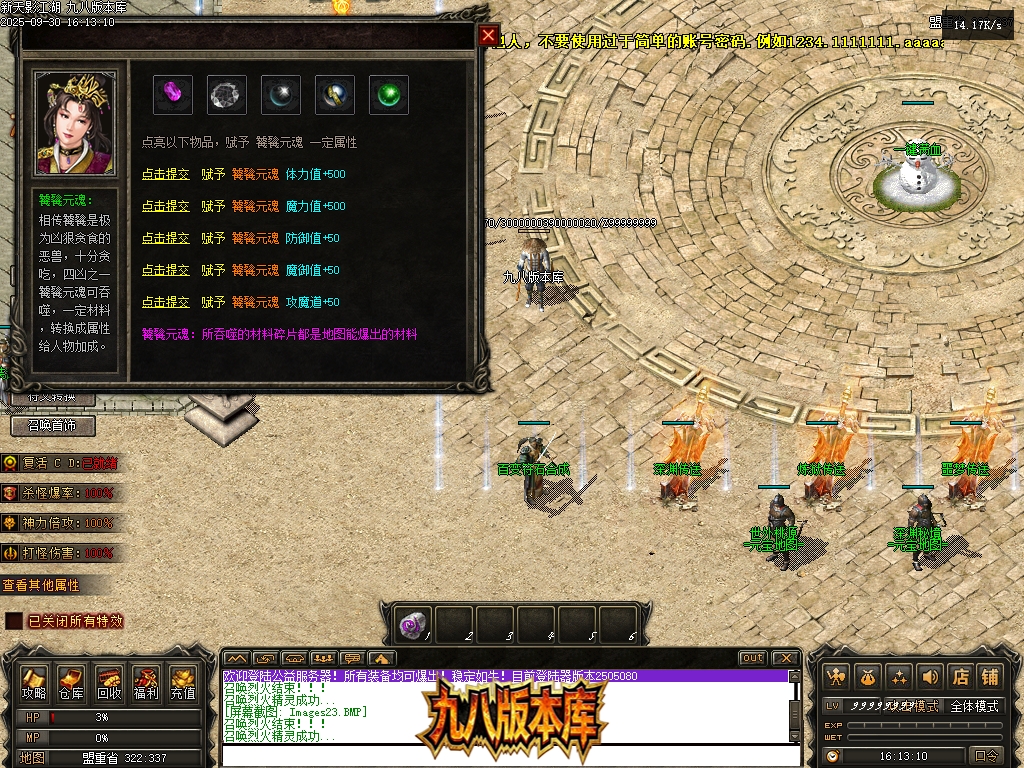This screenshot has height=768, width=1024.
Task: Switch the 全体模式 attack mode button
Action: coord(974,706)
